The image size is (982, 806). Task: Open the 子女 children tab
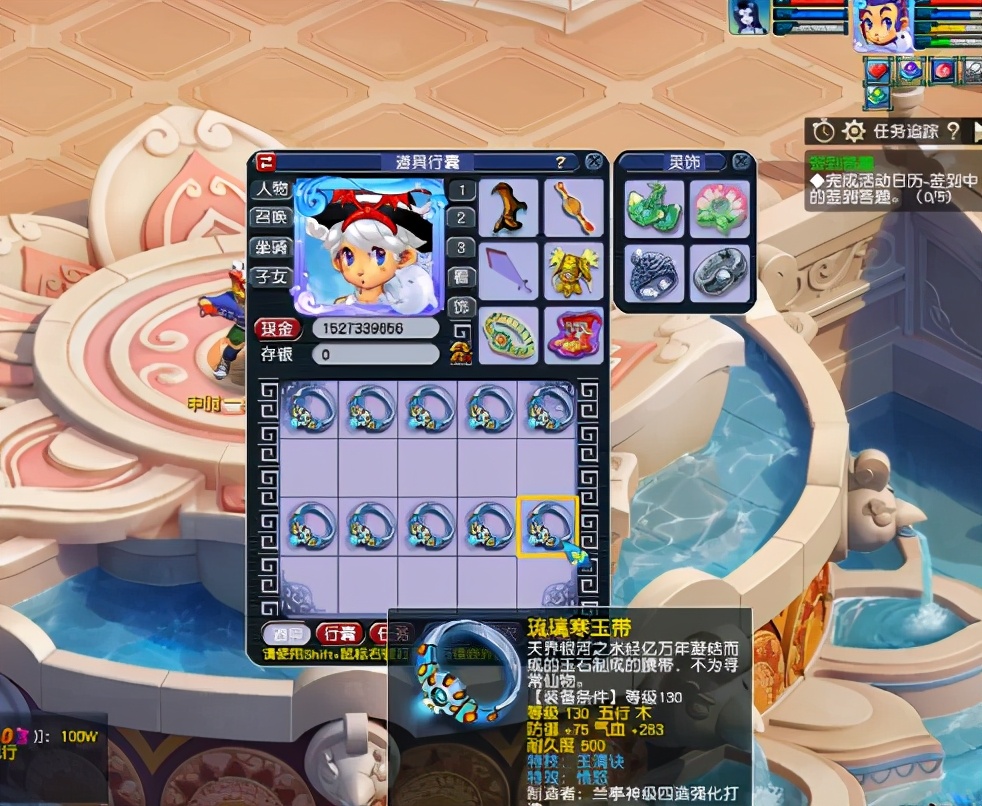tap(271, 275)
